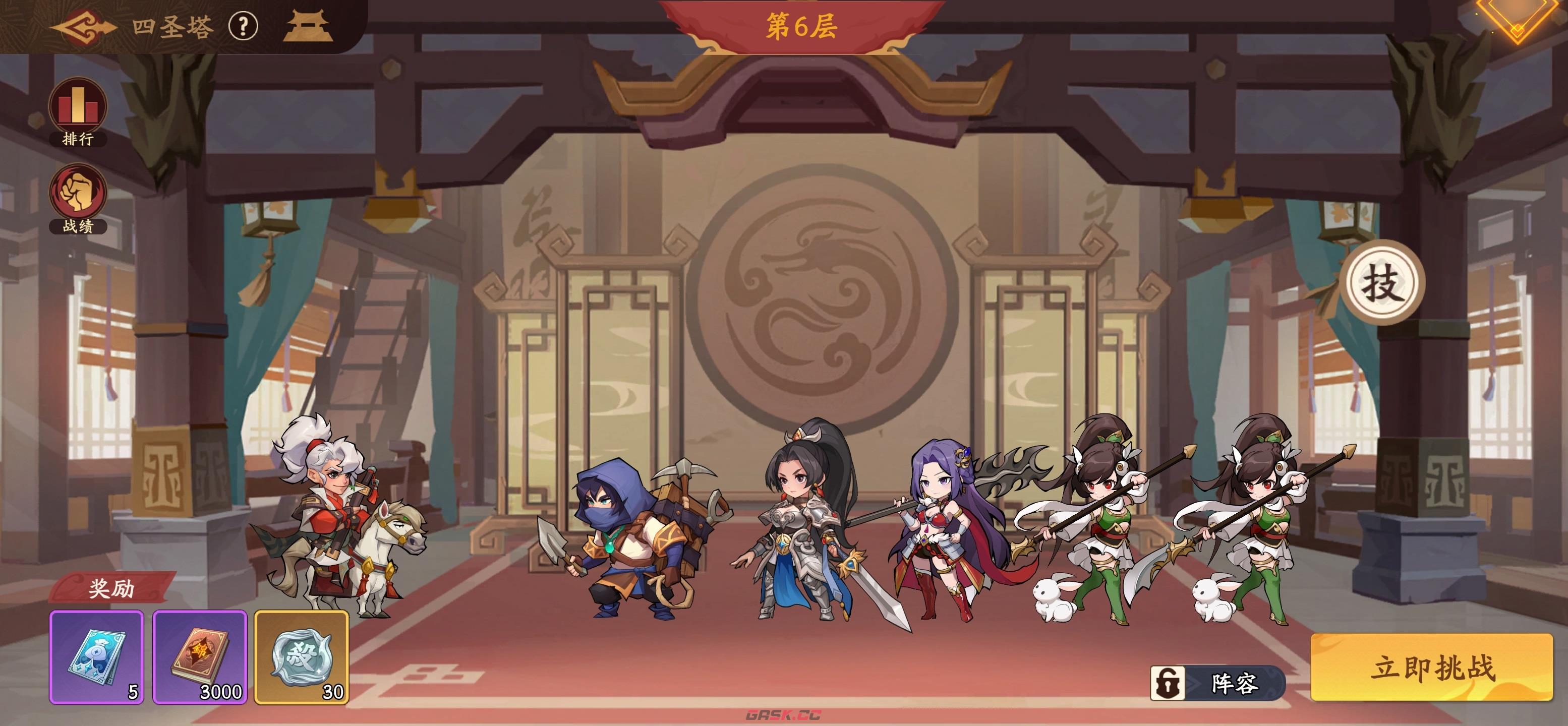Tap the back arrow to exit the tower
1568x726 pixels.
[x=82, y=27]
